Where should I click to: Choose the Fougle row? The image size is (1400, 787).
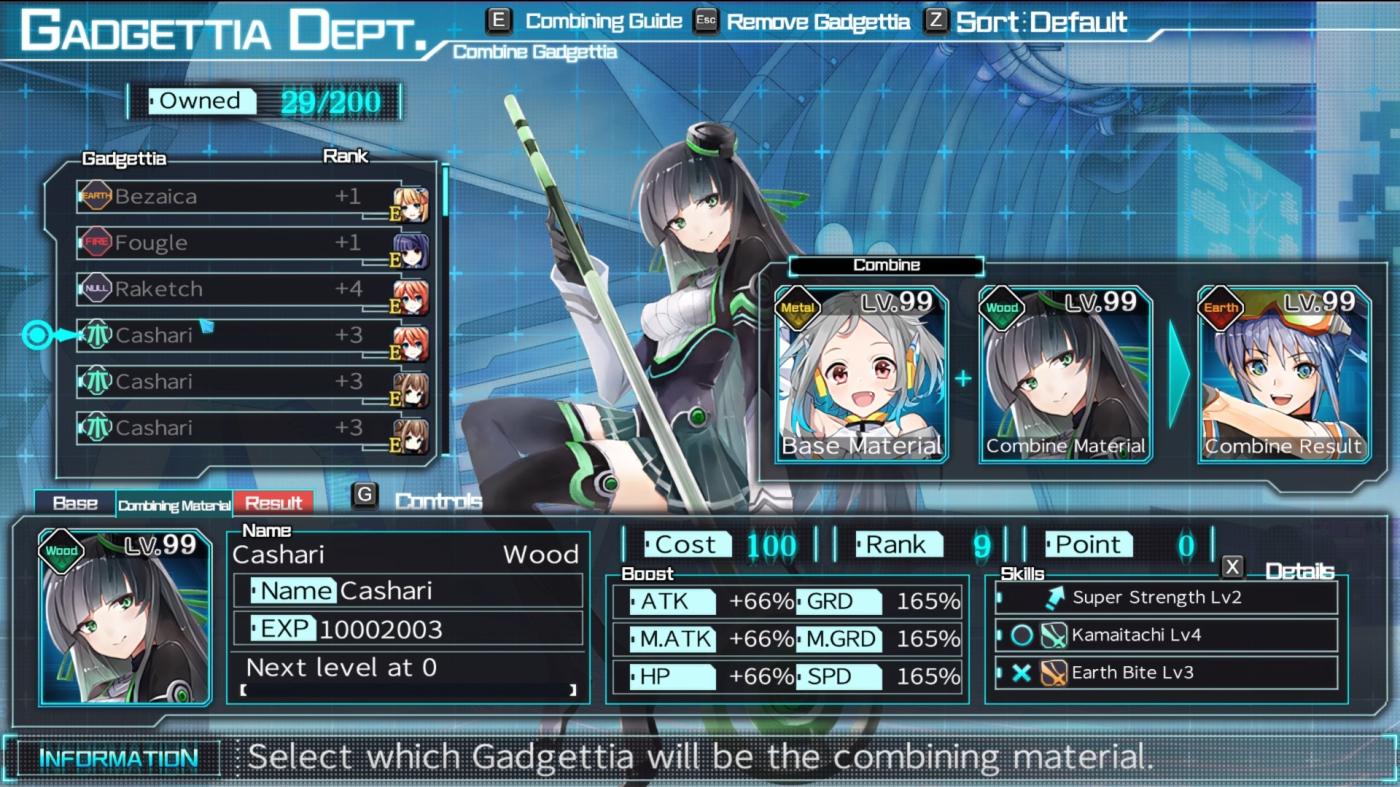coord(250,243)
